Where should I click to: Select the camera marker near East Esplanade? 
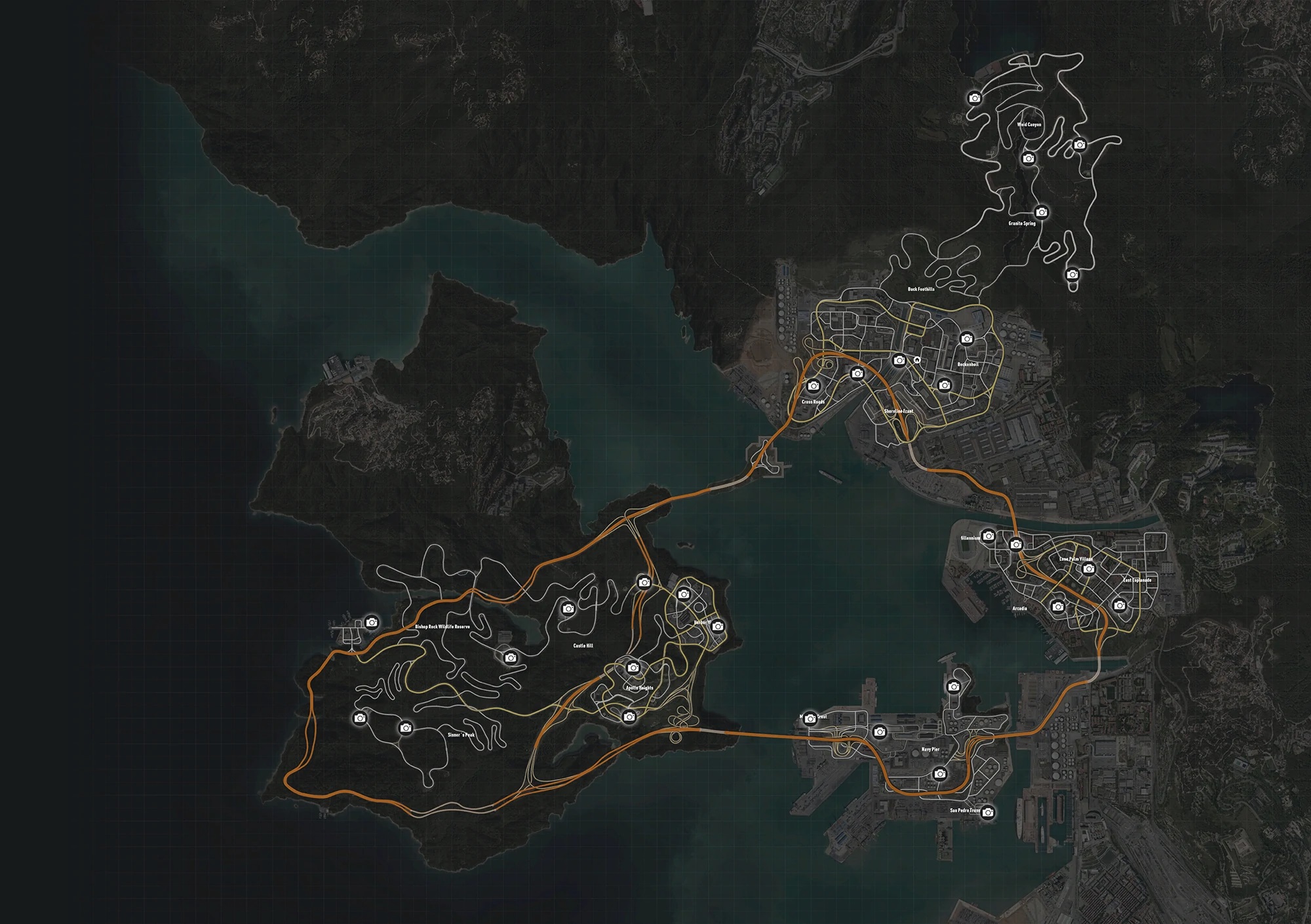(1120, 605)
